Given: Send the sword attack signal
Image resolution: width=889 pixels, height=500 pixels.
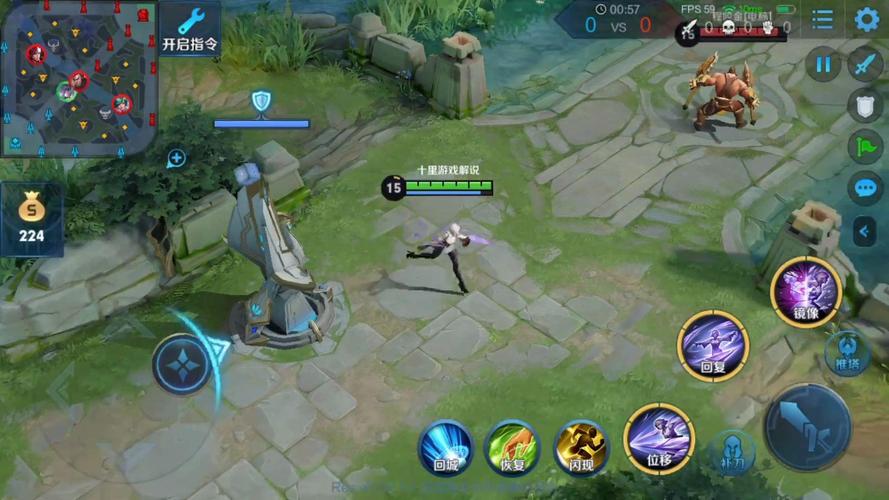Looking at the screenshot, I should (864, 65).
